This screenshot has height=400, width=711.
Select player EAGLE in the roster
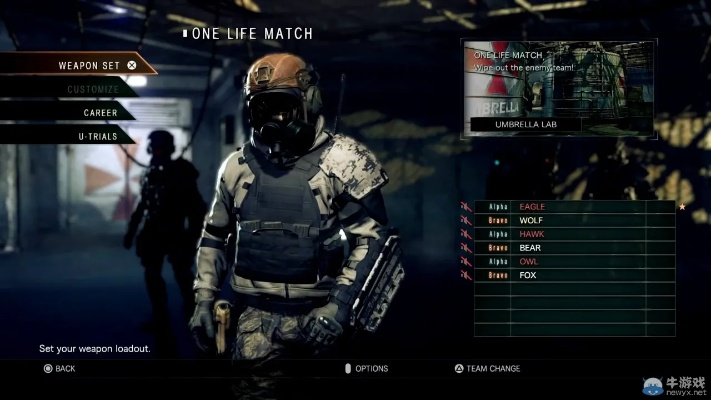570,207
